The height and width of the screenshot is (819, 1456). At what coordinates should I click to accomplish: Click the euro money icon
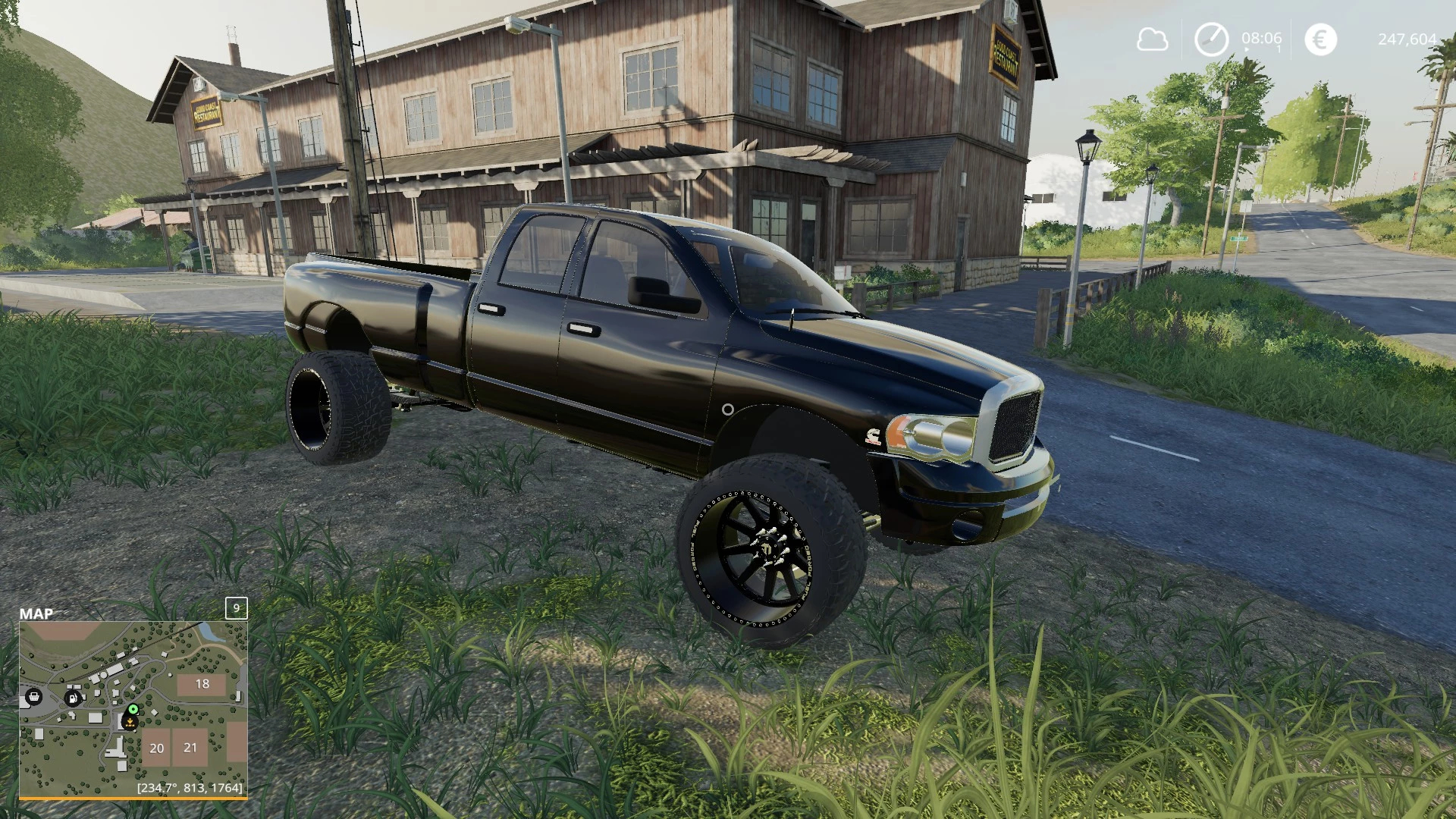click(x=1320, y=39)
